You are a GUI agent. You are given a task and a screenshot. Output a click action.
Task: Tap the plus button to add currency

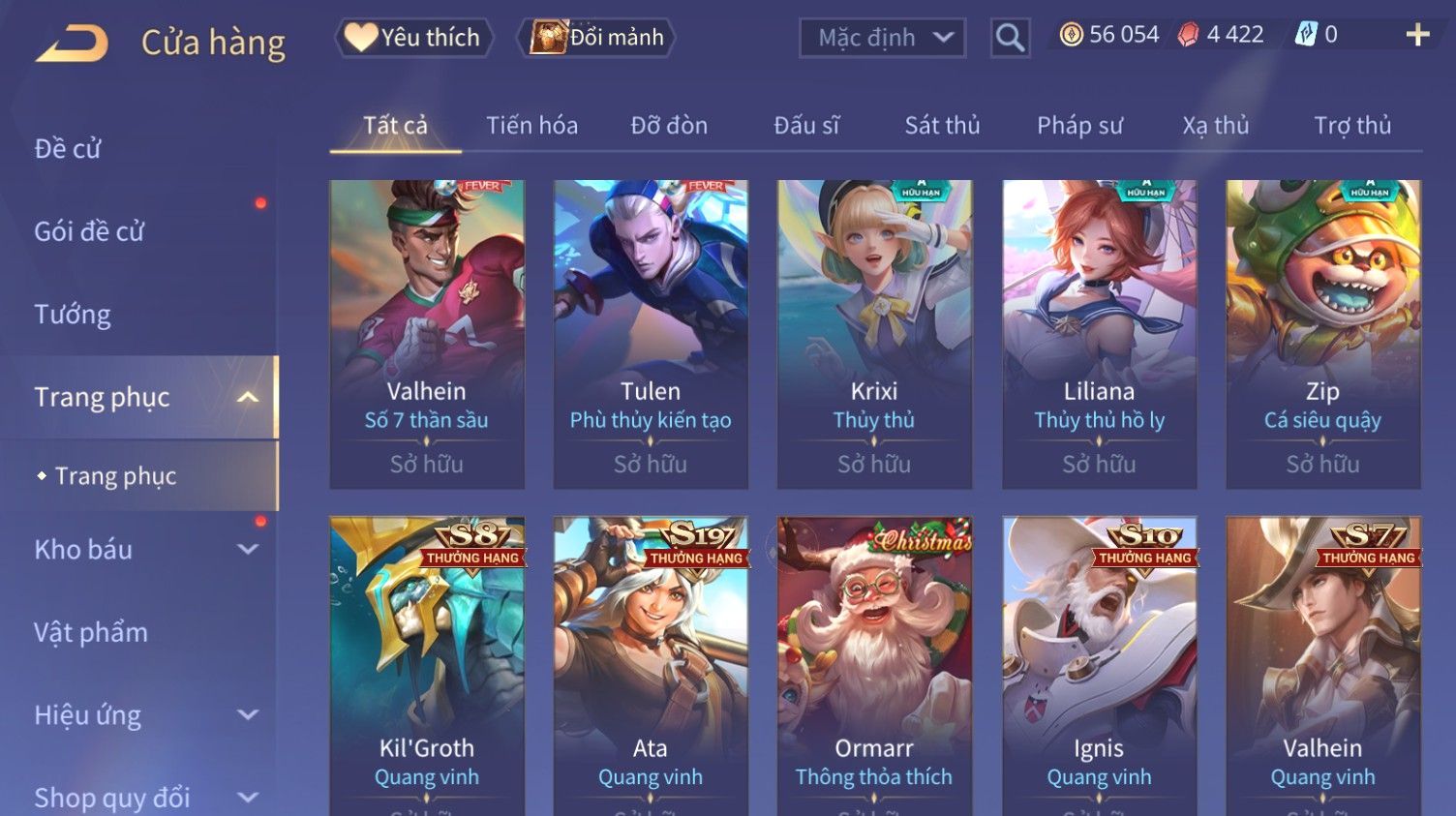[1417, 35]
